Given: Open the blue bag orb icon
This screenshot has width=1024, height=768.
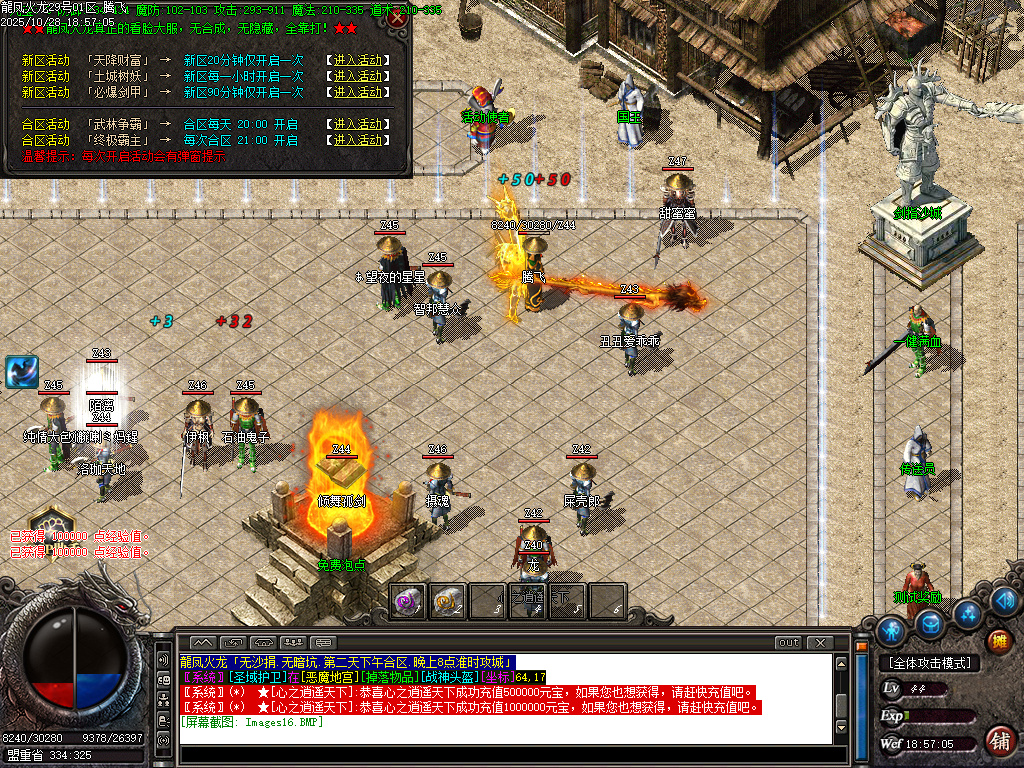Looking at the screenshot, I should pos(931,623).
